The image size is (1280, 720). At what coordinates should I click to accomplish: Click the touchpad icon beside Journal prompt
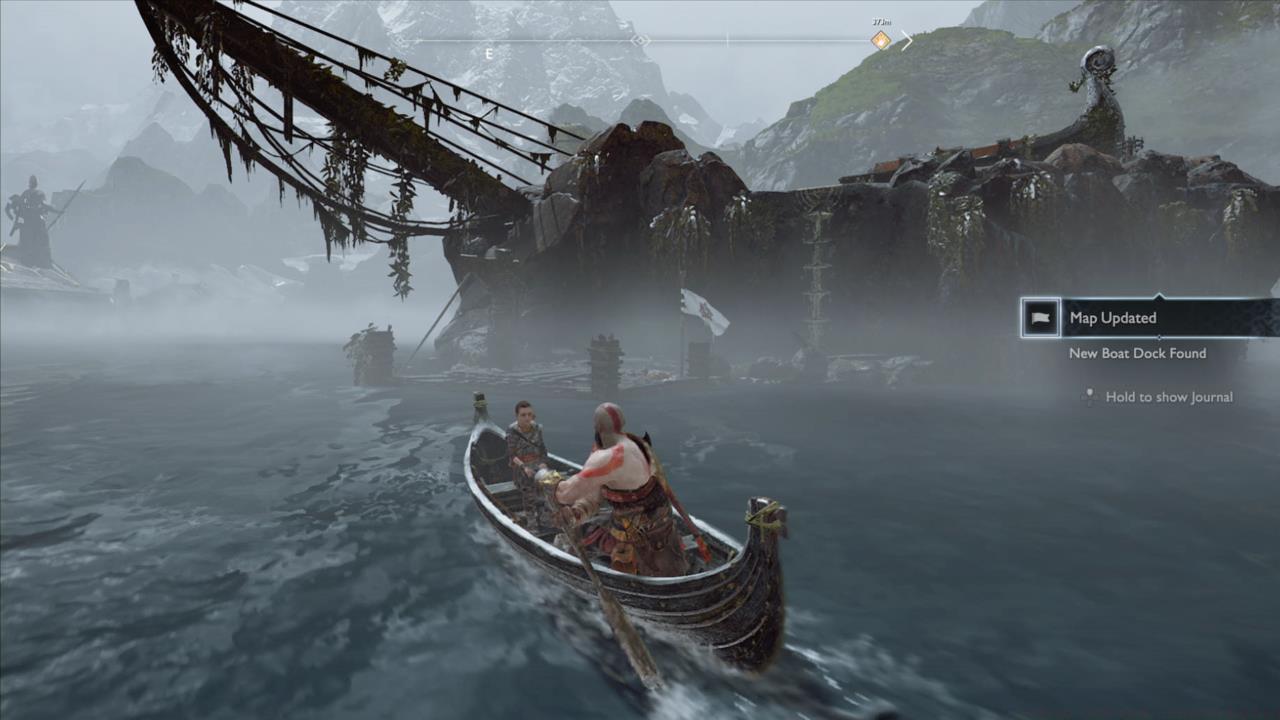(1089, 397)
